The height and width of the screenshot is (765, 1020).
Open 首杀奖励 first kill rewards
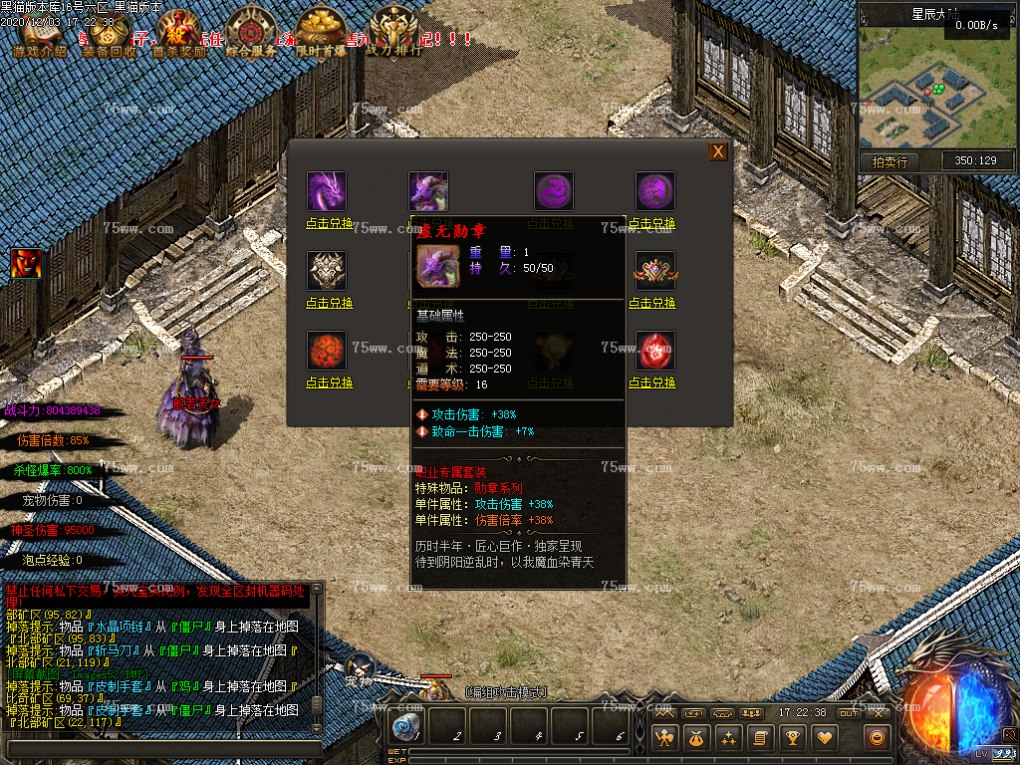click(177, 32)
